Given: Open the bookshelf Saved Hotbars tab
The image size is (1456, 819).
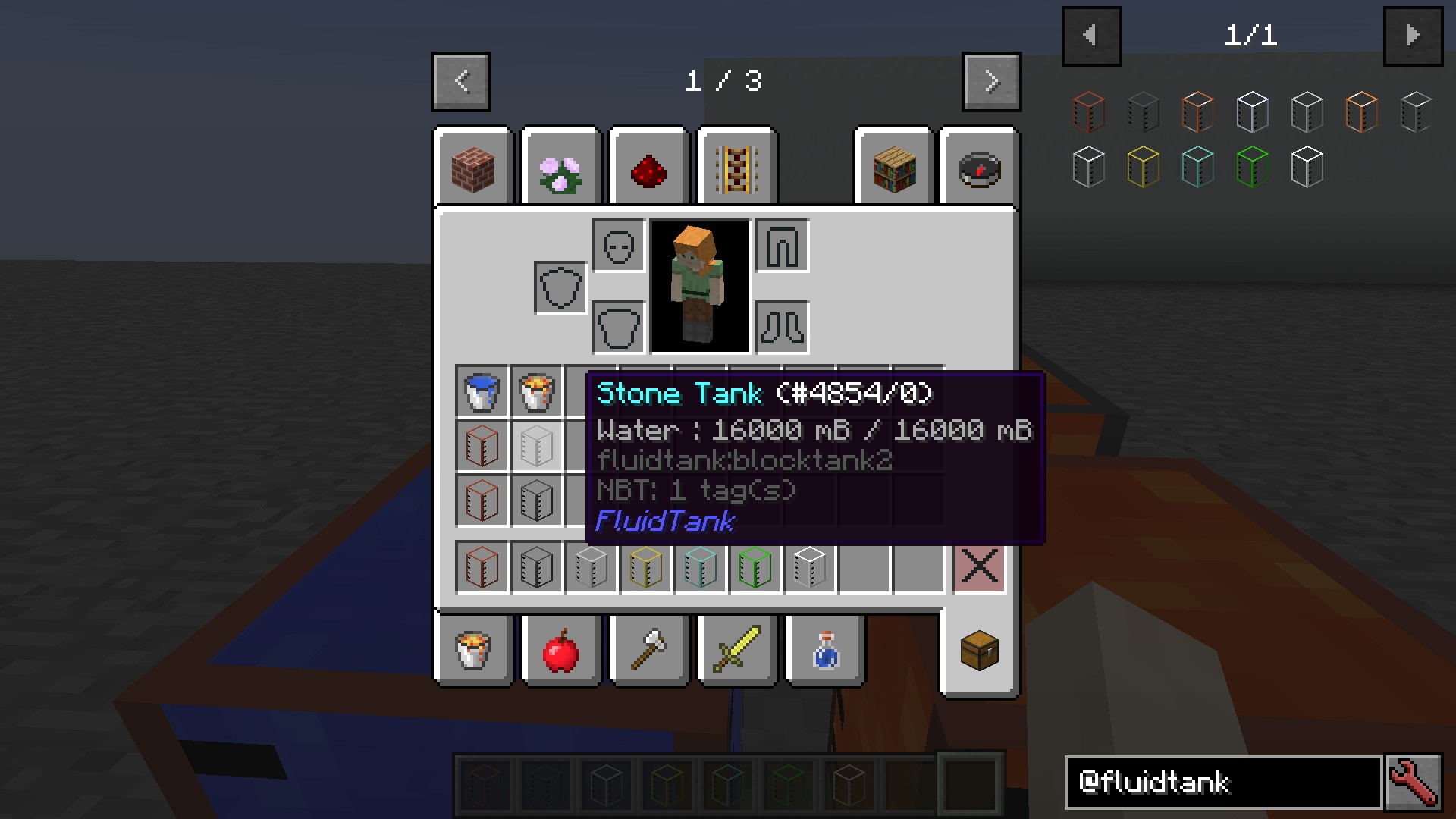Looking at the screenshot, I should [894, 168].
